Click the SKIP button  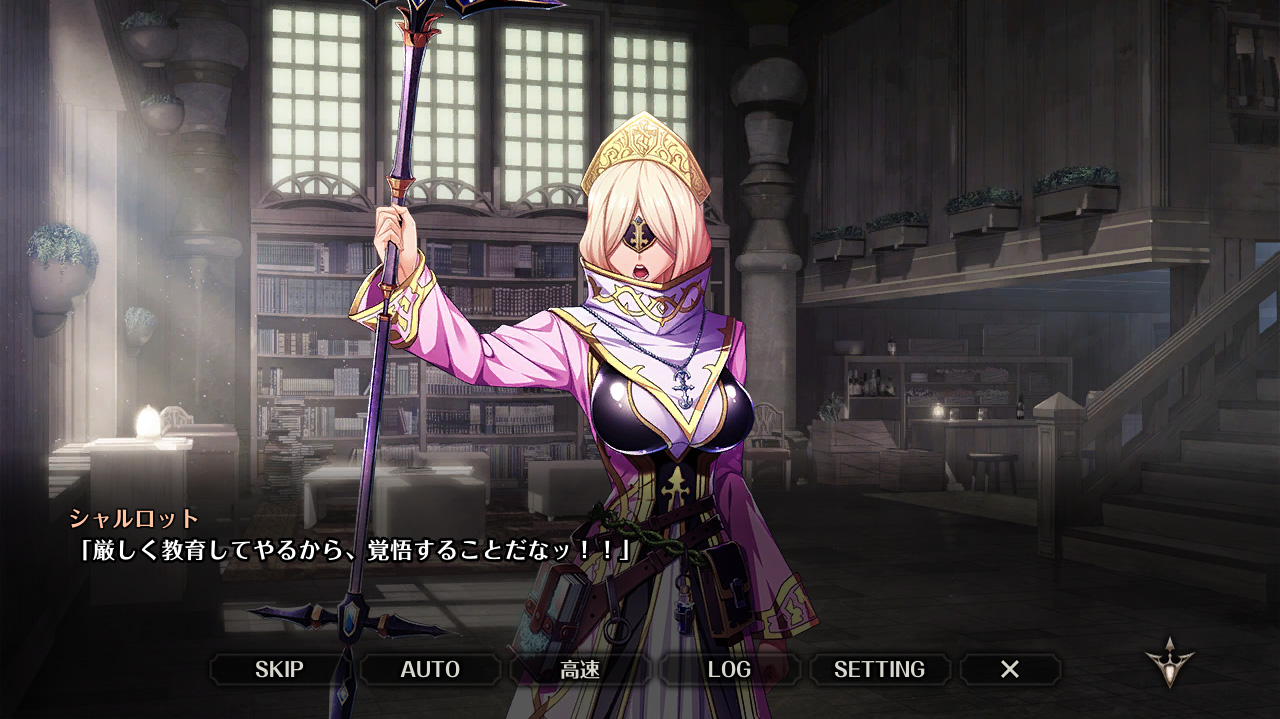tap(279, 669)
